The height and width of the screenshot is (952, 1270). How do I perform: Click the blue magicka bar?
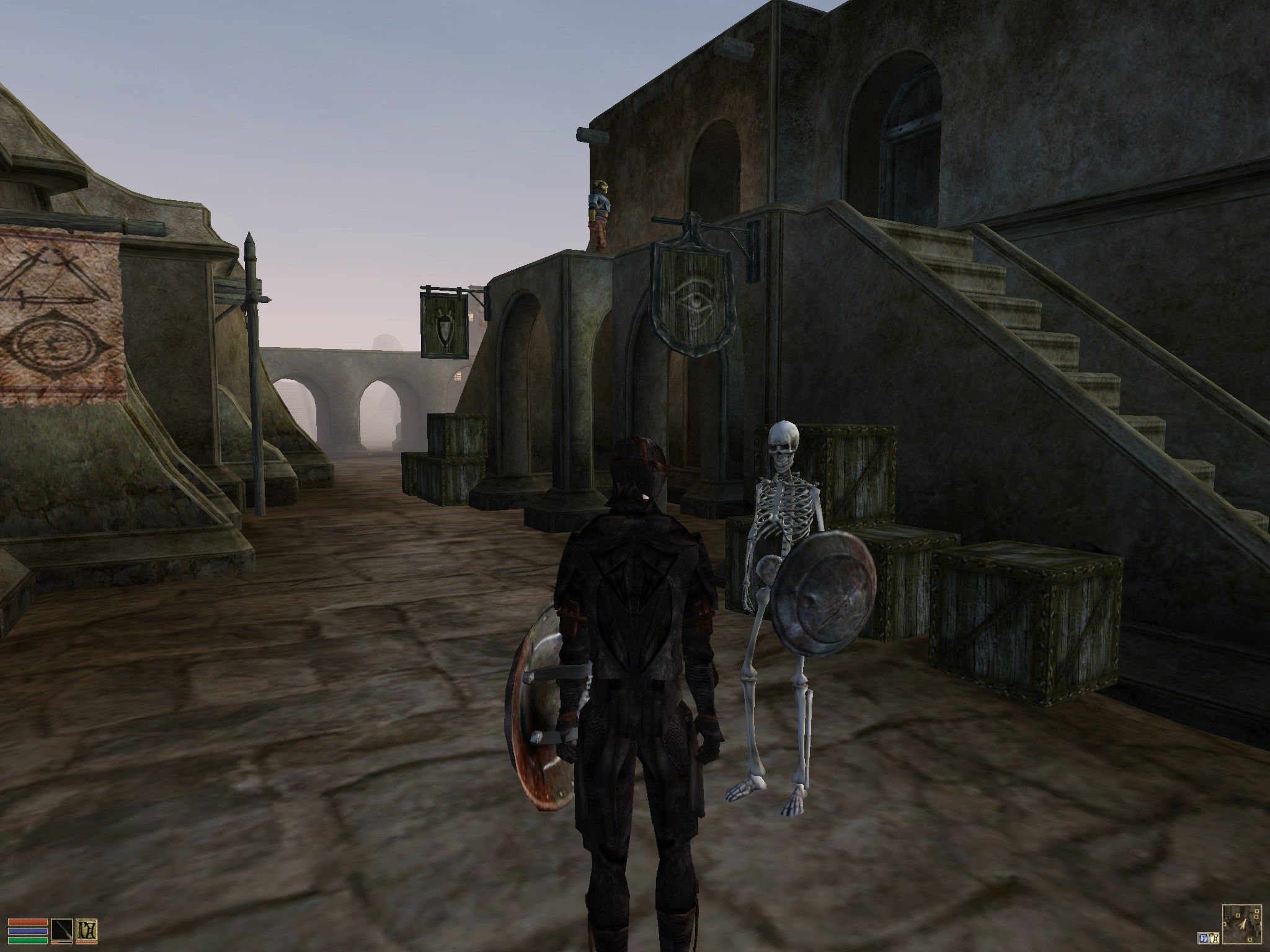(27, 932)
